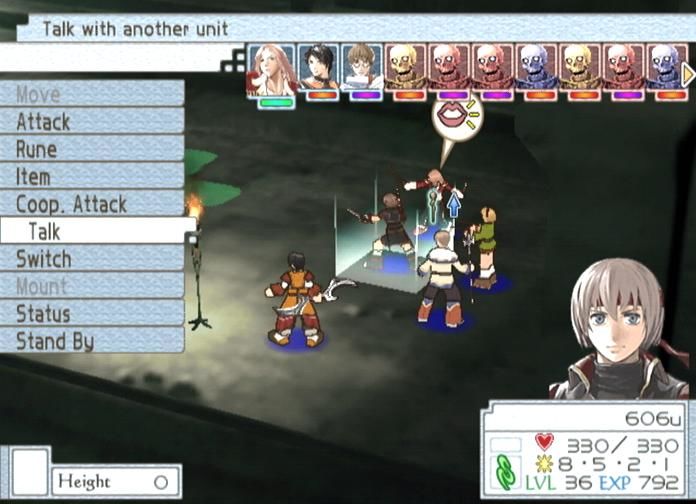Click the greyed-out Mount command
Screen dimensions: 696x504
click(90, 286)
